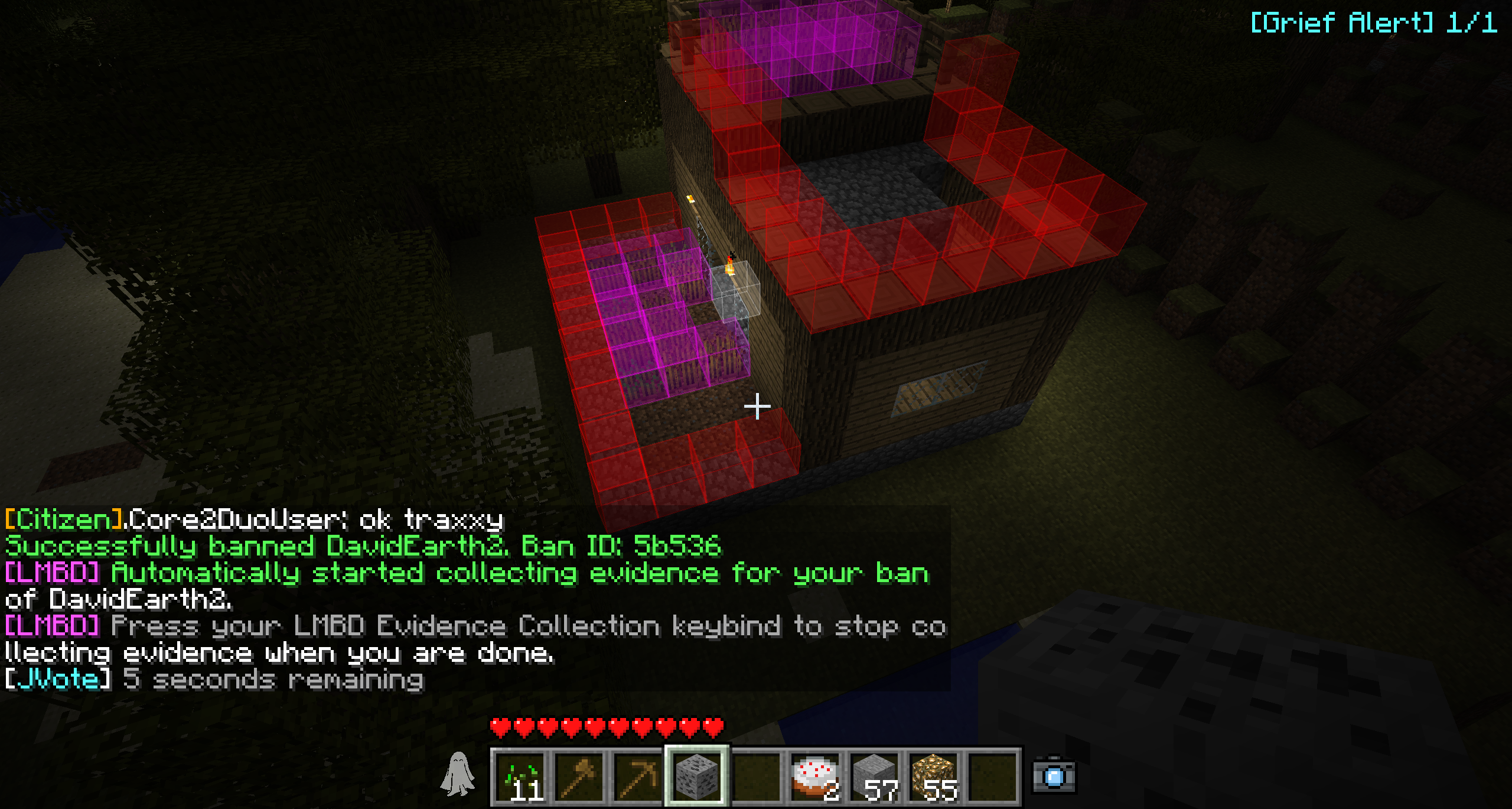Screen dimensions: 1512x809
Task: Select the cake item slot
Action: coord(815,776)
